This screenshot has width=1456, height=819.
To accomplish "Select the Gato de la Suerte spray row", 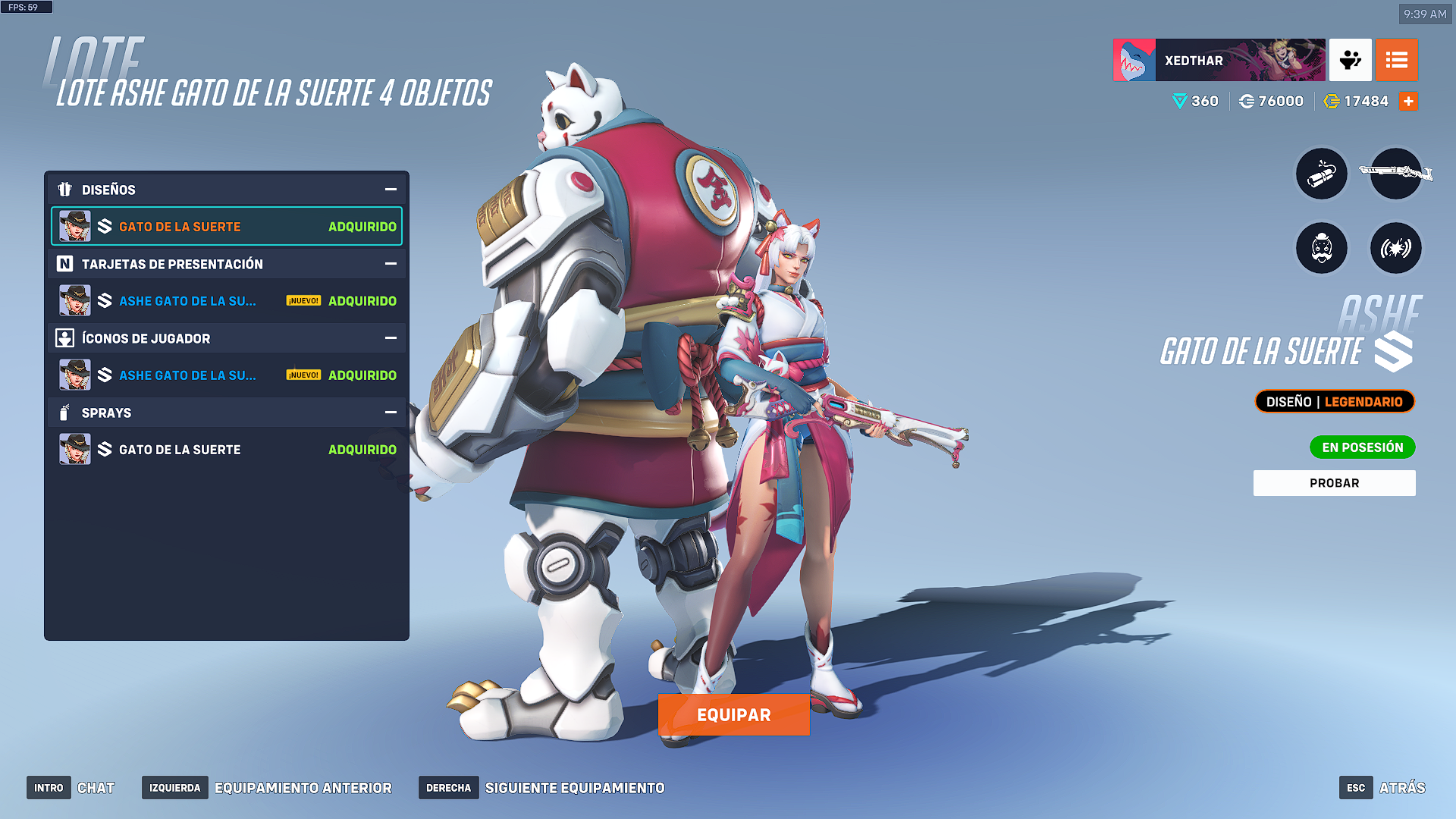I will pyautogui.click(x=227, y=450).
